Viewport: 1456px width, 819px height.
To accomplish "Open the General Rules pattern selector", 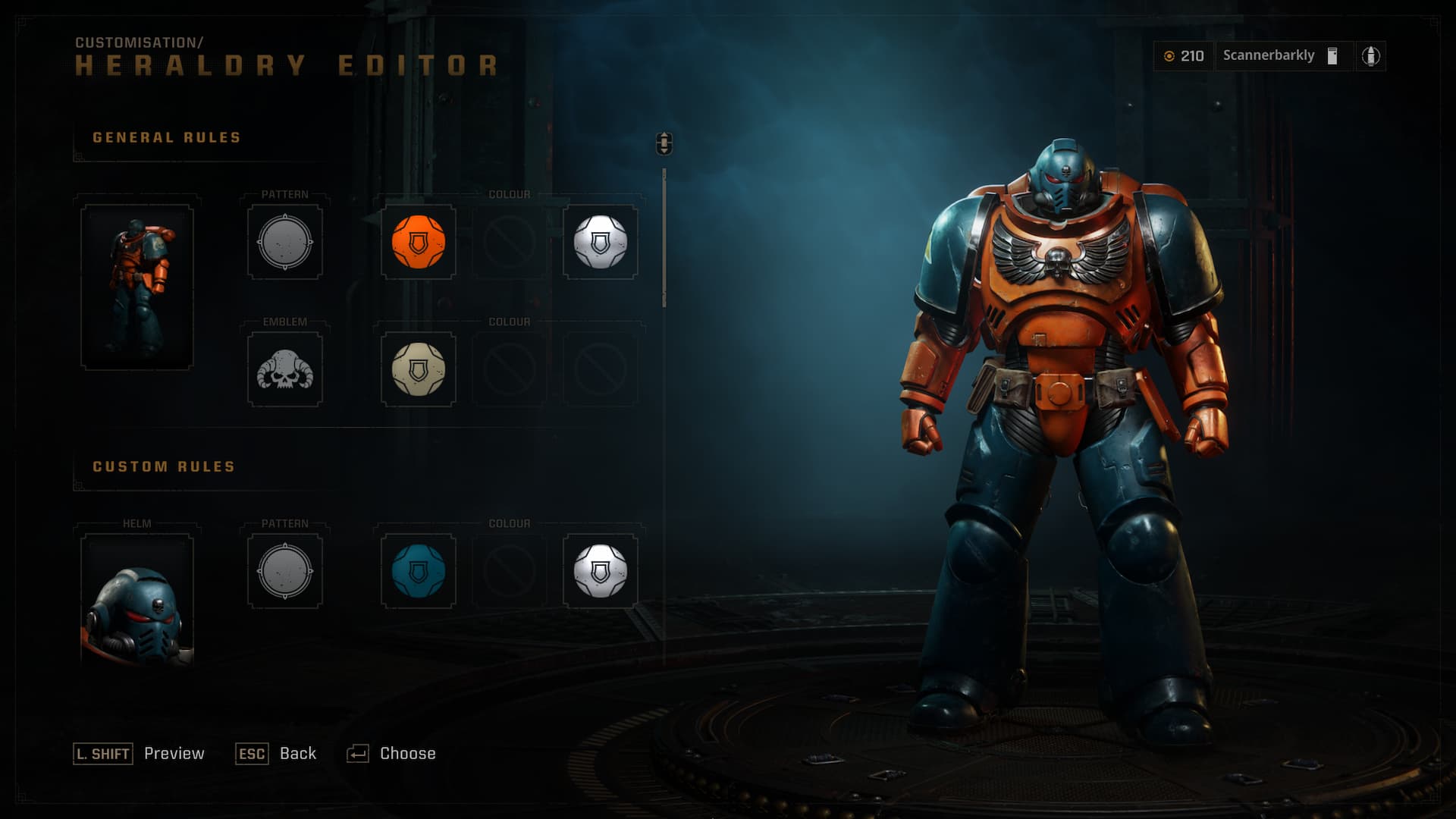I will pyautogui.click(x=285, y=243).
